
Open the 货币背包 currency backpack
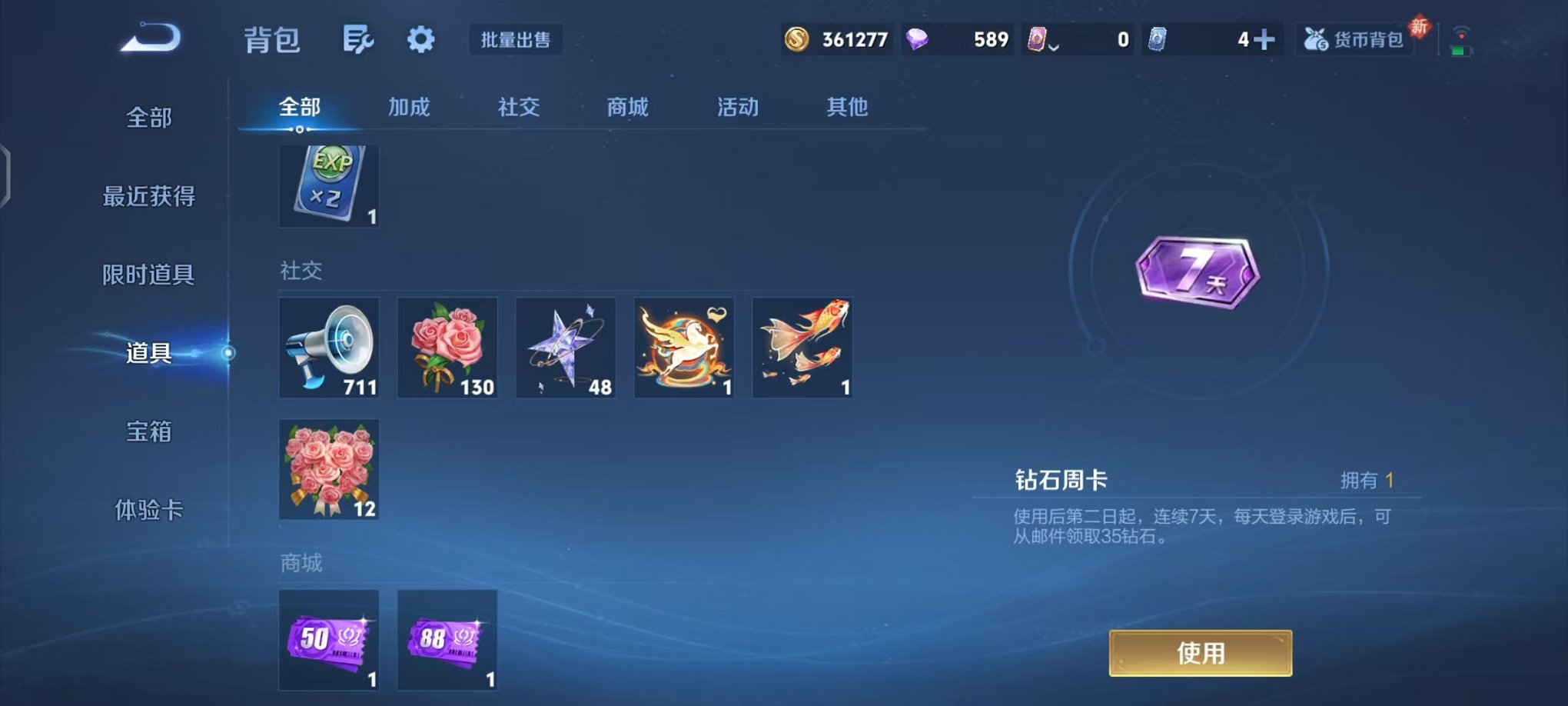(1355, 38)
